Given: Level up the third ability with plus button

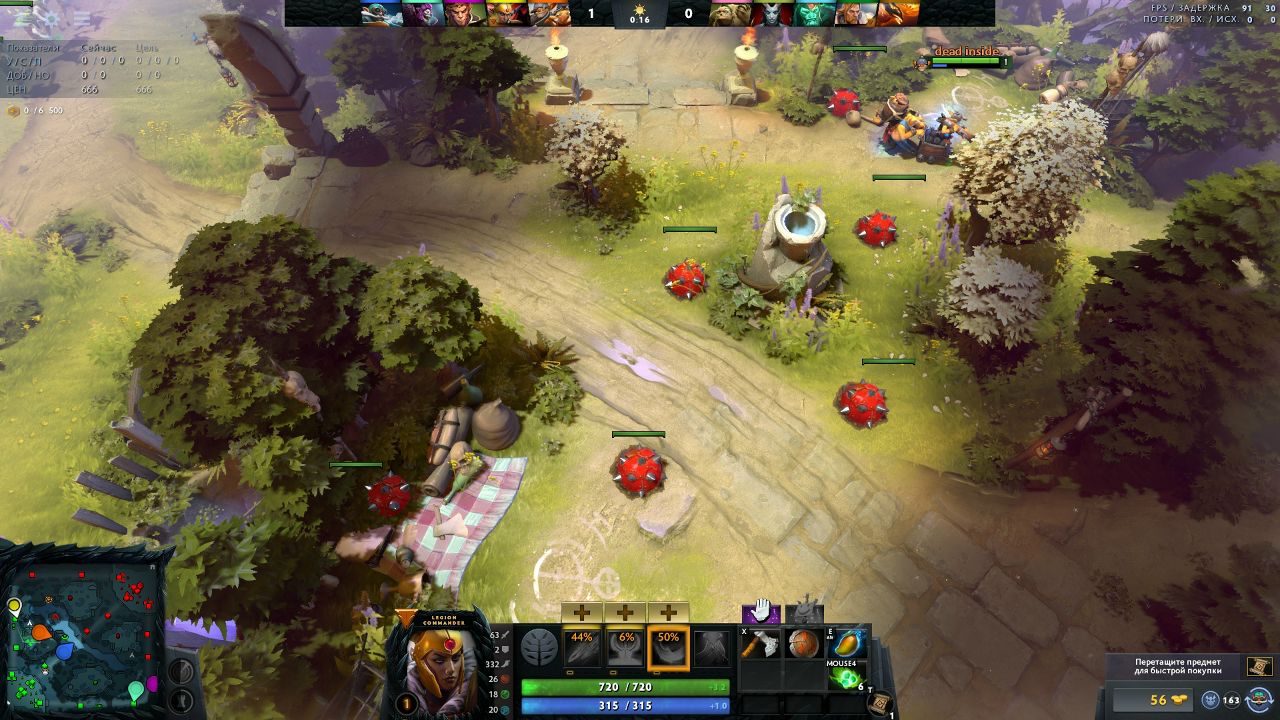Looking at the screenshot, I should coord(668,612).
